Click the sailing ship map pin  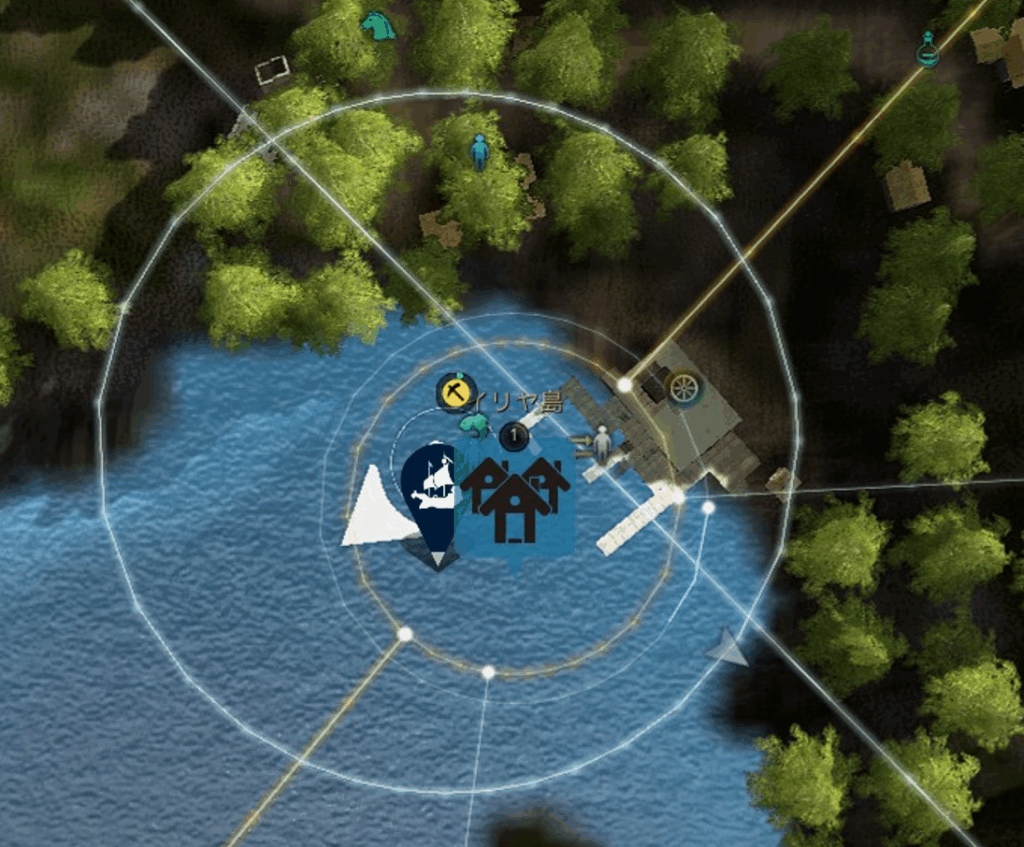pos(433,490)
